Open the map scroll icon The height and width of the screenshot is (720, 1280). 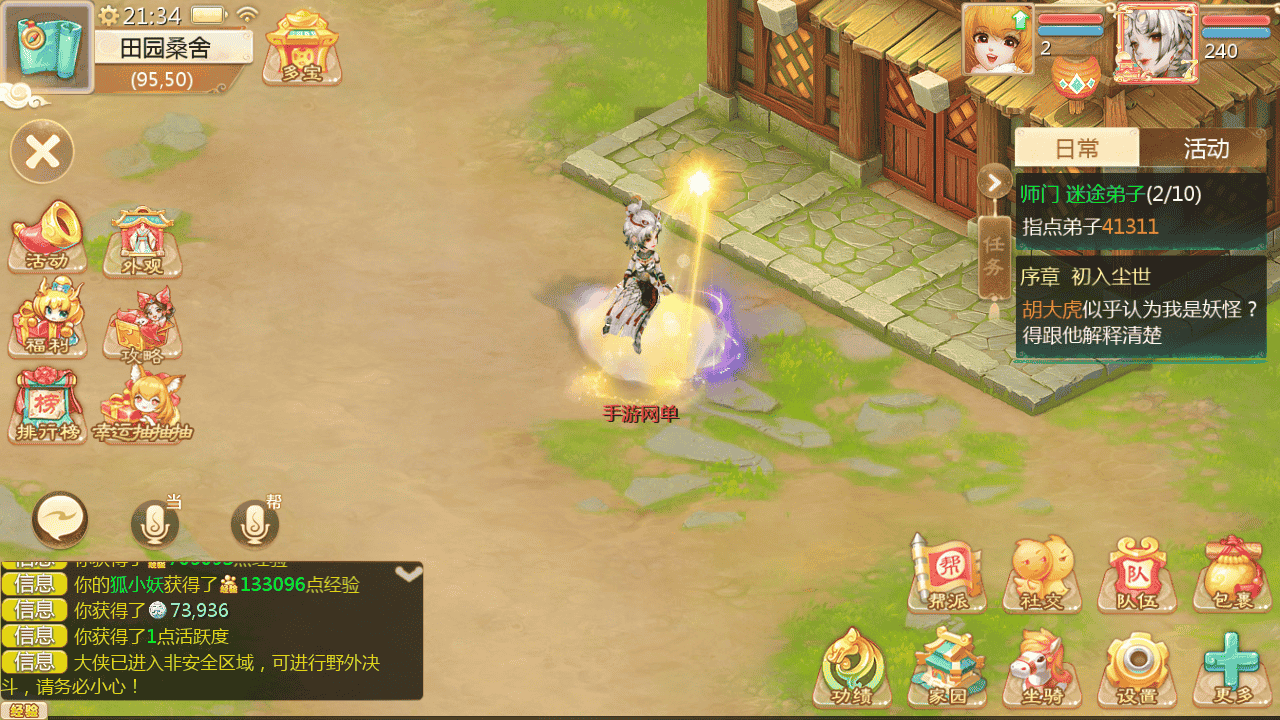pyautogui.click(x=48, y=48)
